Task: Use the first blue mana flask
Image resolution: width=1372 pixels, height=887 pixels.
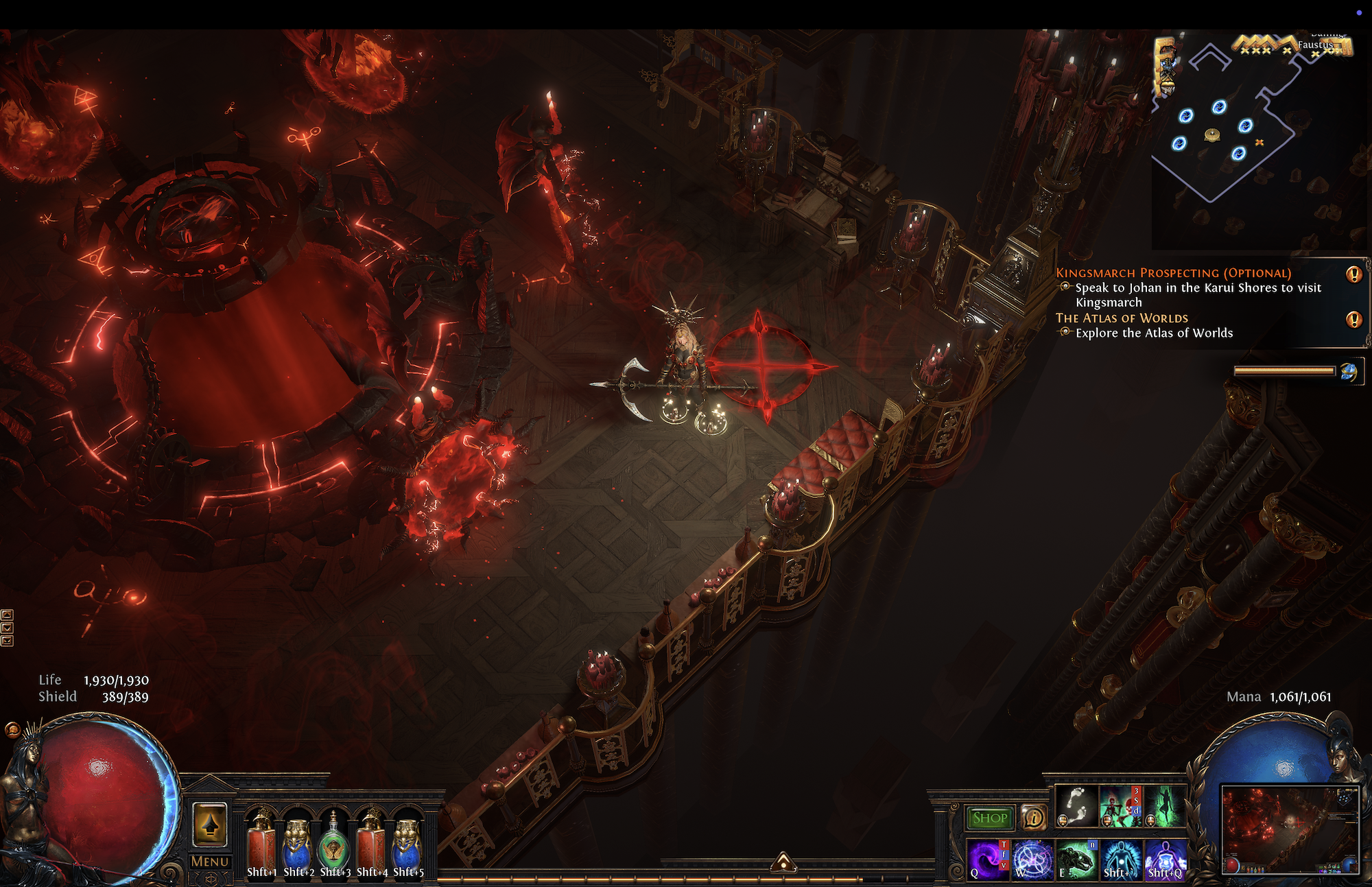Action: coord(298,844)
